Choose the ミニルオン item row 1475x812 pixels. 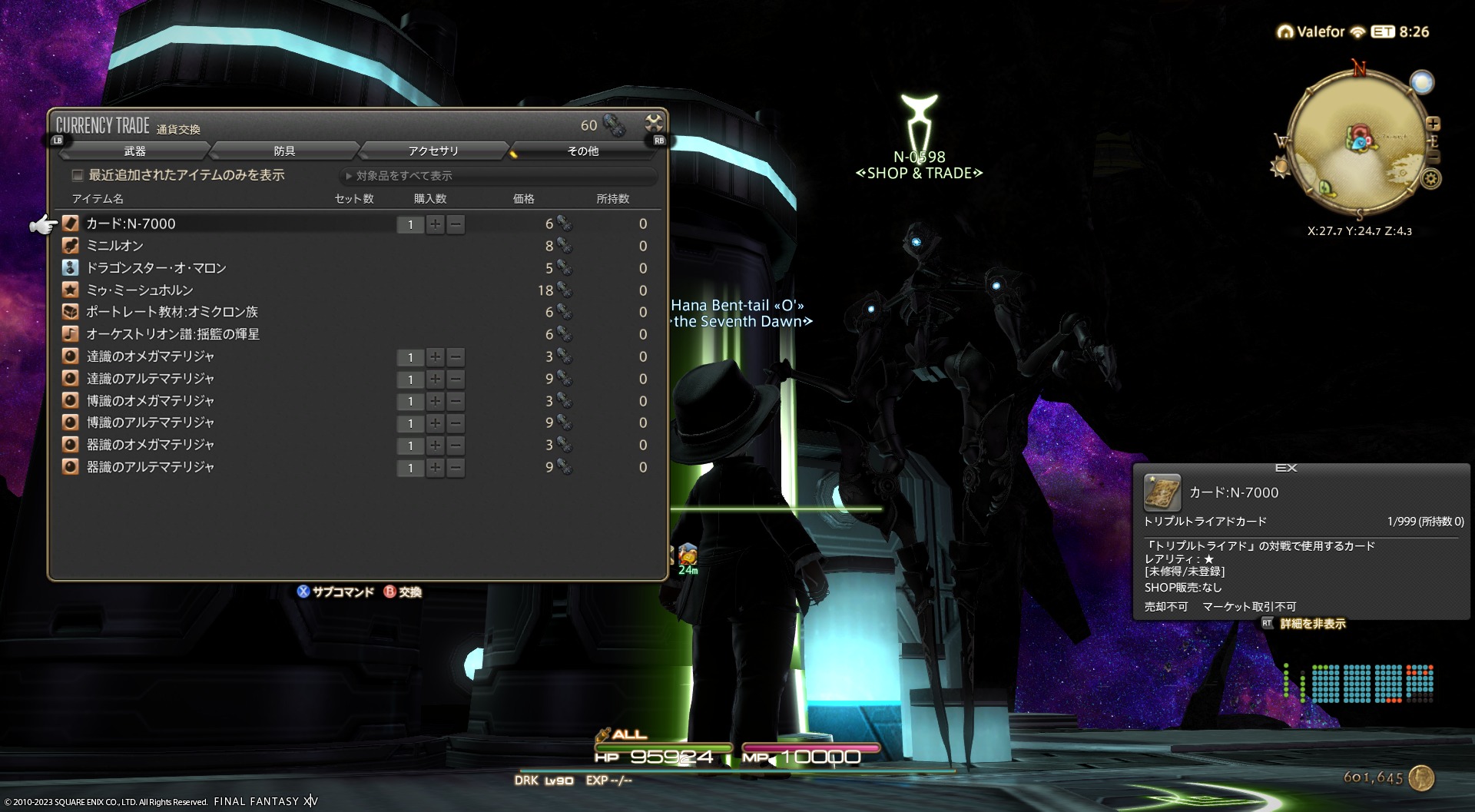tap(114, 246)
